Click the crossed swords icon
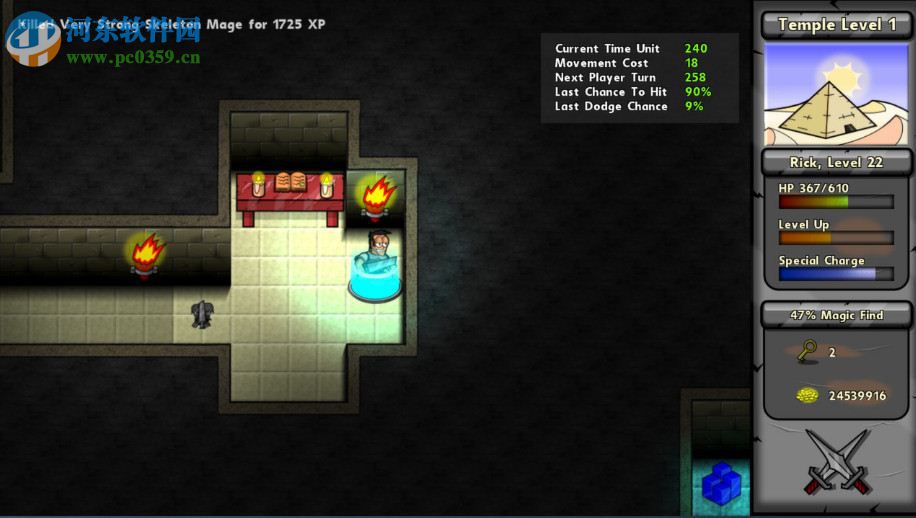Screen dimensions: 916x518 coord(836,461)
